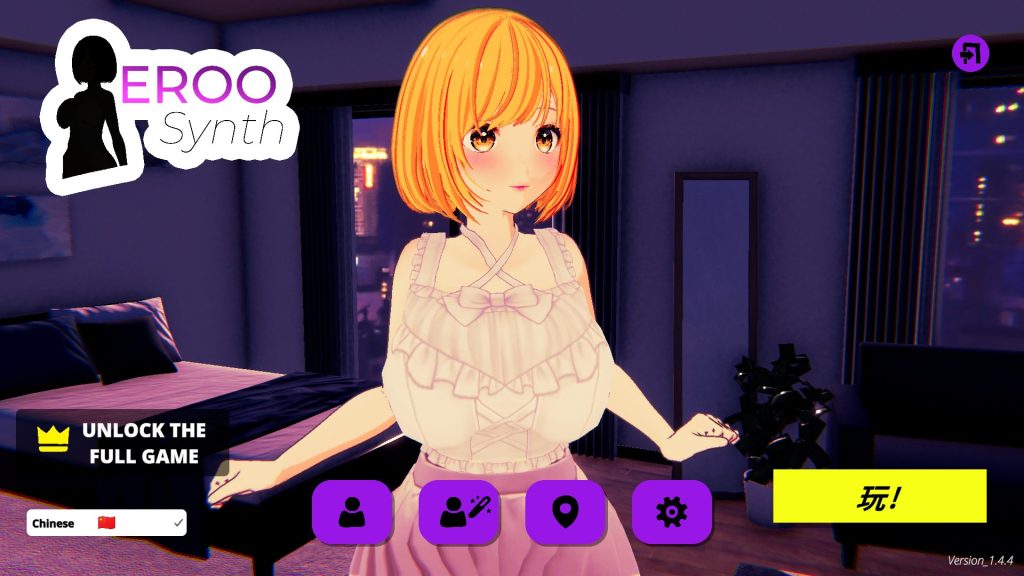Screen dimensions: 1024x576
Task: Open the character profile button
Action: tap(352, 512)
